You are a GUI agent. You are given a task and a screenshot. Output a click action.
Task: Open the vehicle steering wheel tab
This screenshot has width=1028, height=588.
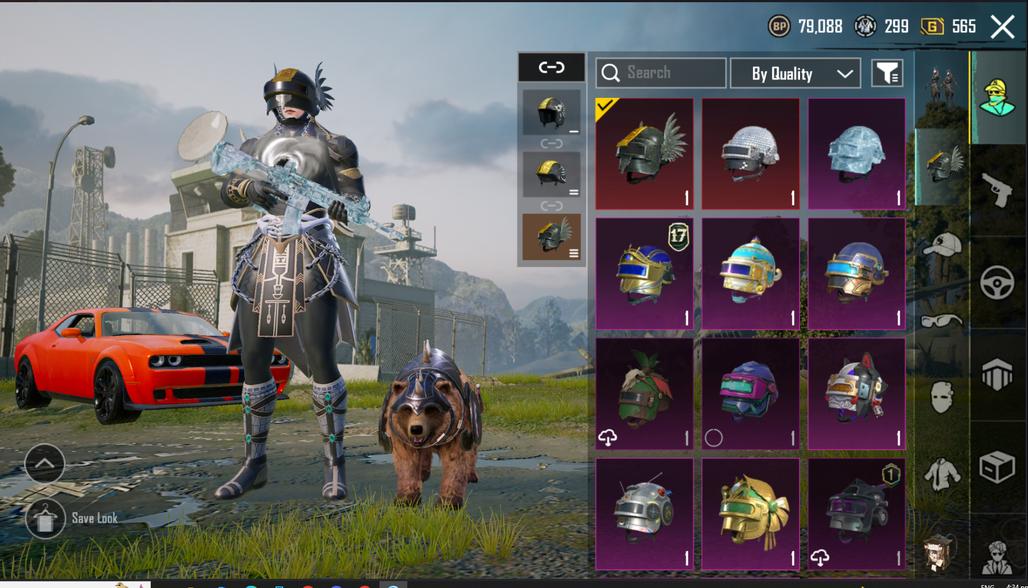click(998, 283)
